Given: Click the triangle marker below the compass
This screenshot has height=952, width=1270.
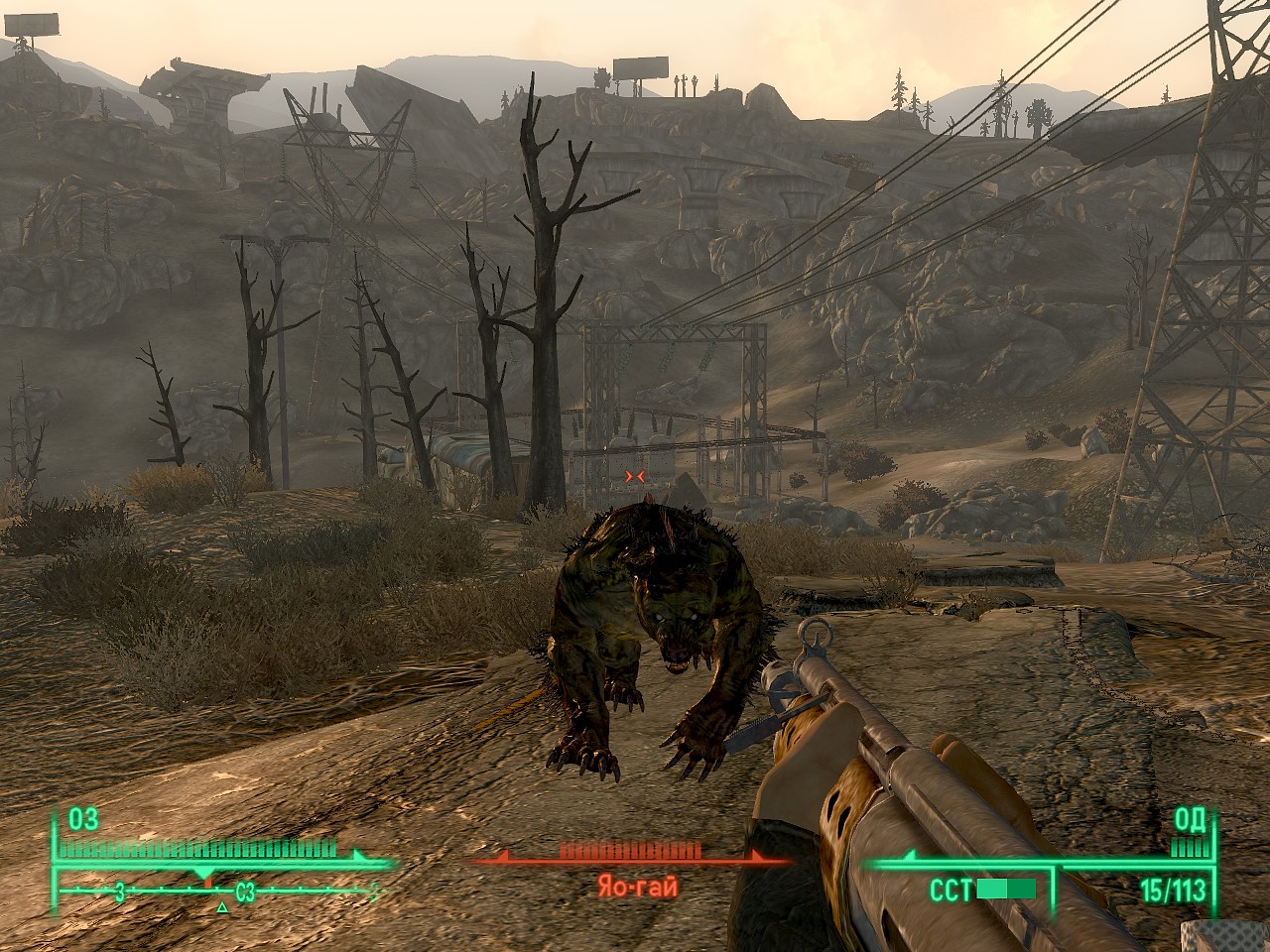Looking at the screenshot, I should pyautogui.click(x=221, y=908).
